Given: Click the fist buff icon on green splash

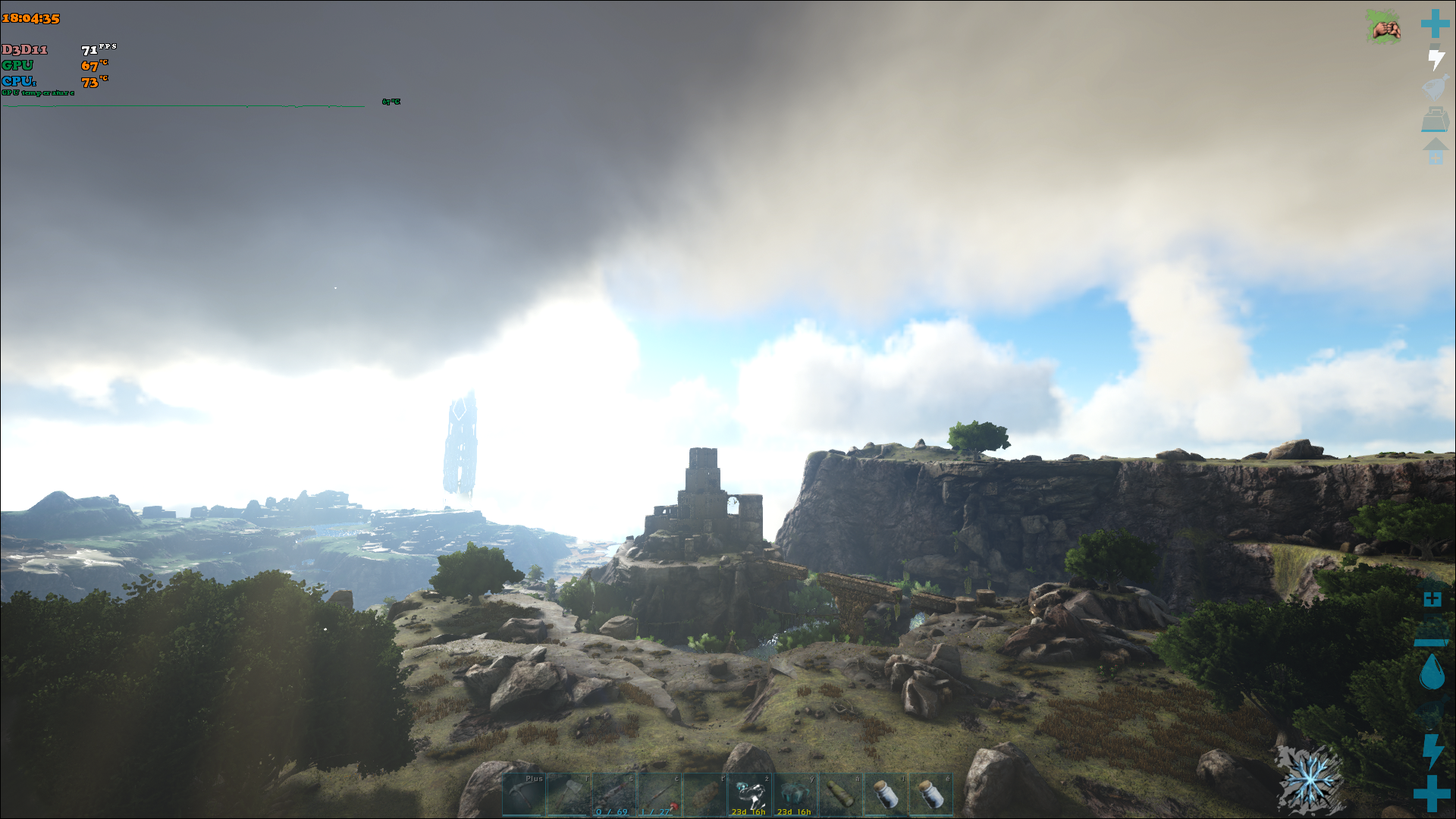Looking at the screenshot, I should coord(1385,27).
